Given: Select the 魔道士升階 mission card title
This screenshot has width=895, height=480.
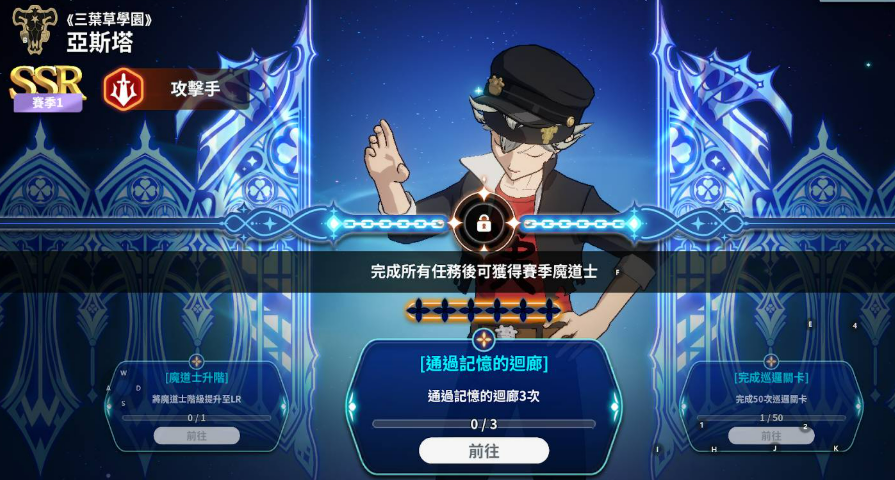Looking at the screenshot, I should point(196,378).
